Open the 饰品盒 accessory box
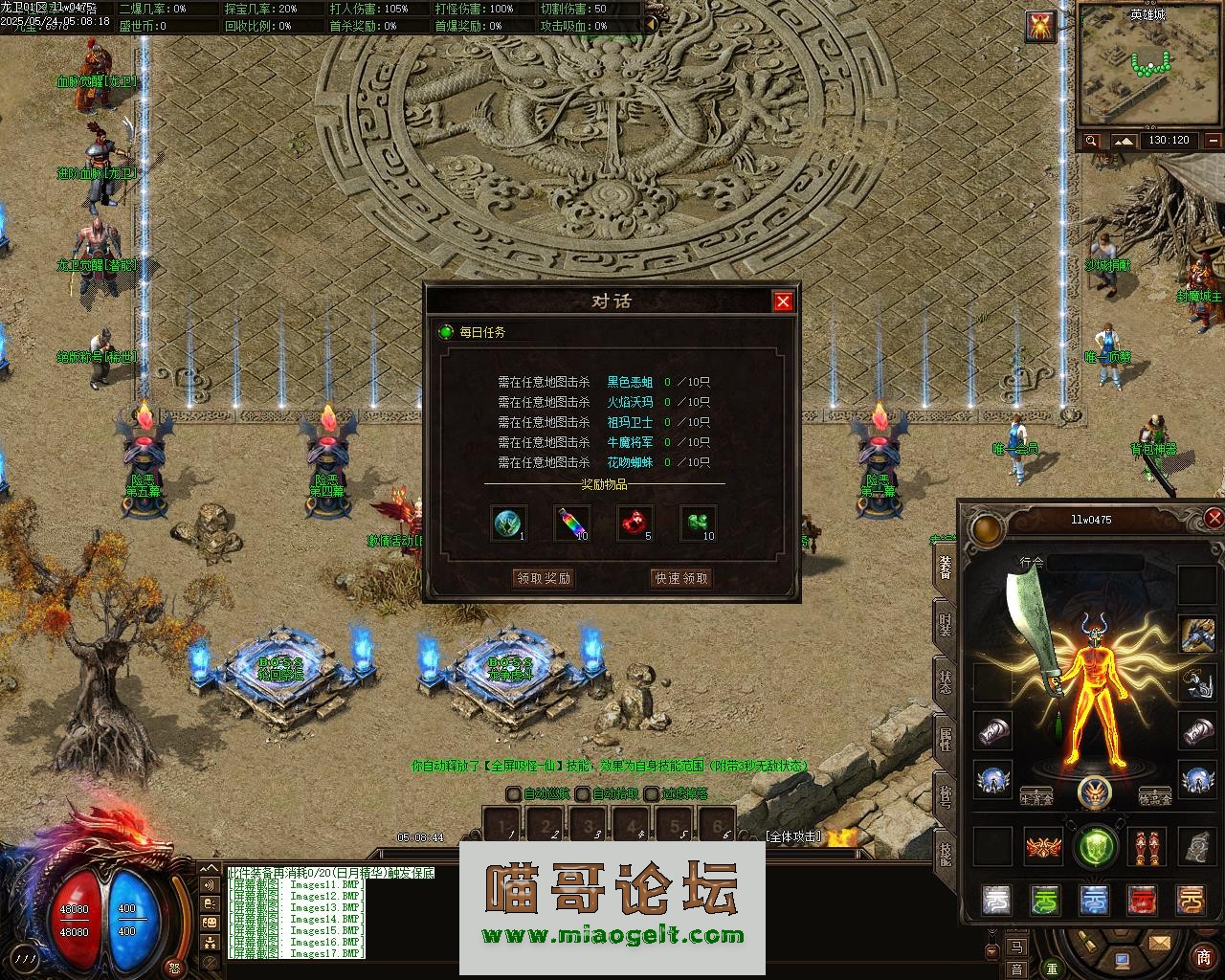Image resolution: width=1225 pixels, height=980 pixels. (x=1155, y=797)
